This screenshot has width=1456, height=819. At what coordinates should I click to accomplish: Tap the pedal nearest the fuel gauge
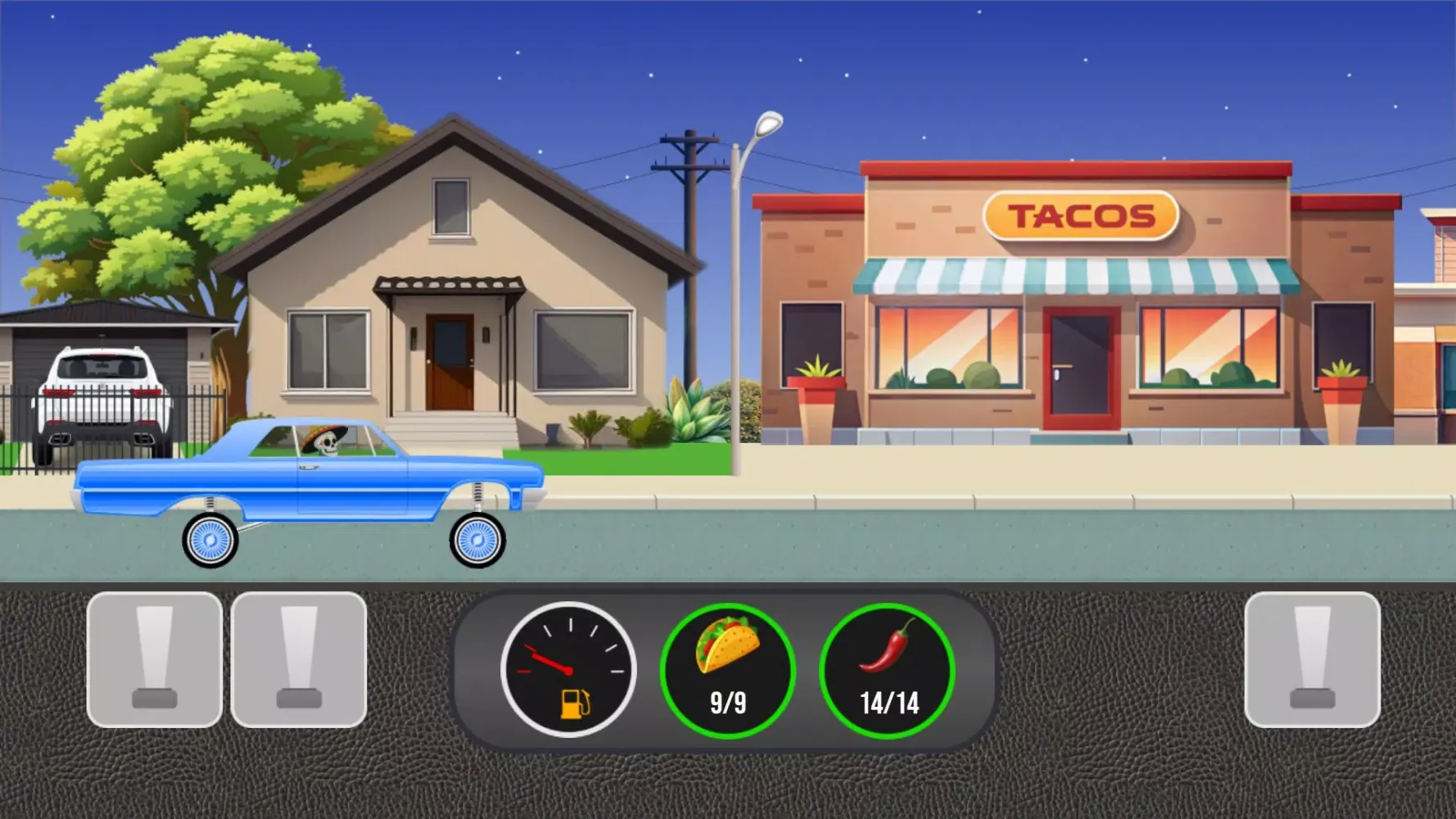point(299,659)
